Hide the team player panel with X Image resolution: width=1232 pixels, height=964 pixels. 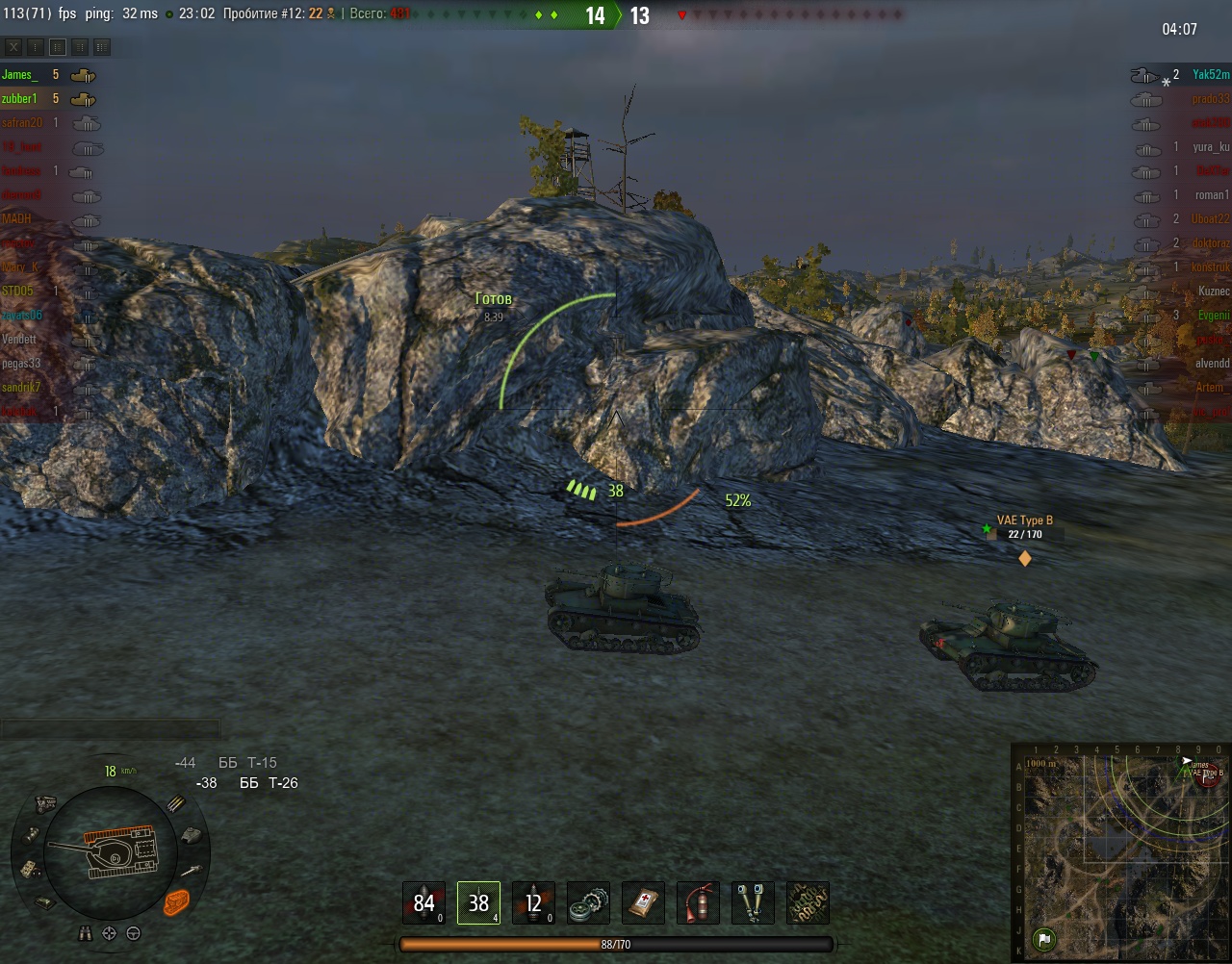pos(13,47)
